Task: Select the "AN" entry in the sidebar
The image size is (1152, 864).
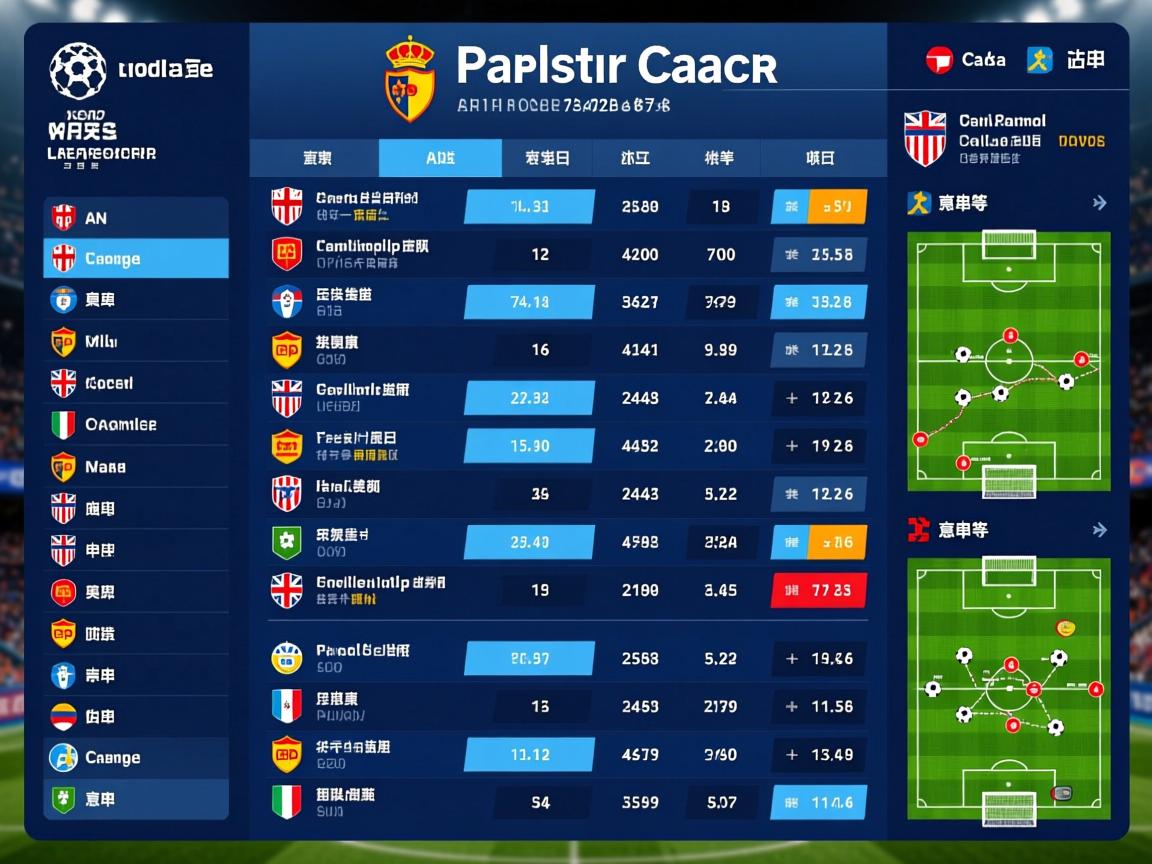Action: tap(136, 217)
